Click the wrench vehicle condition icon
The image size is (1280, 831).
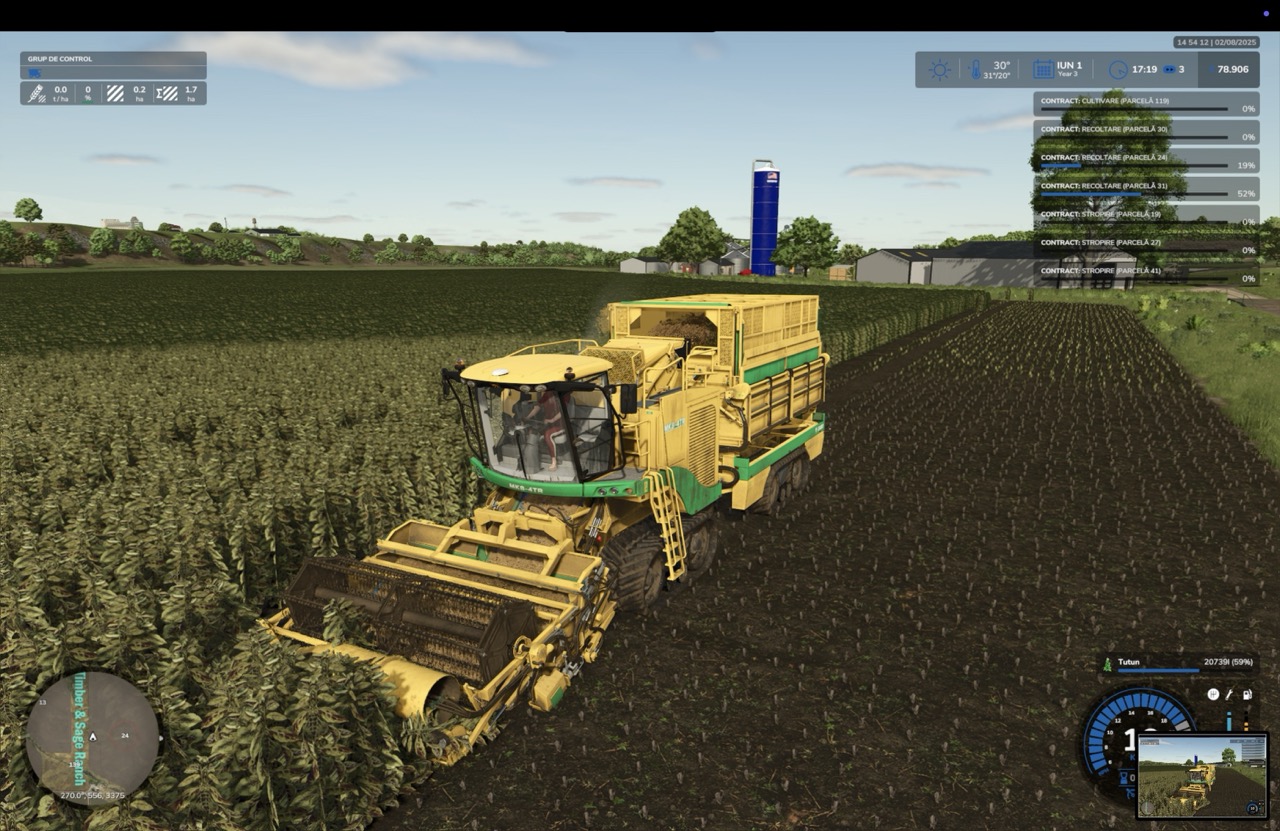(x=1229, y=694)
